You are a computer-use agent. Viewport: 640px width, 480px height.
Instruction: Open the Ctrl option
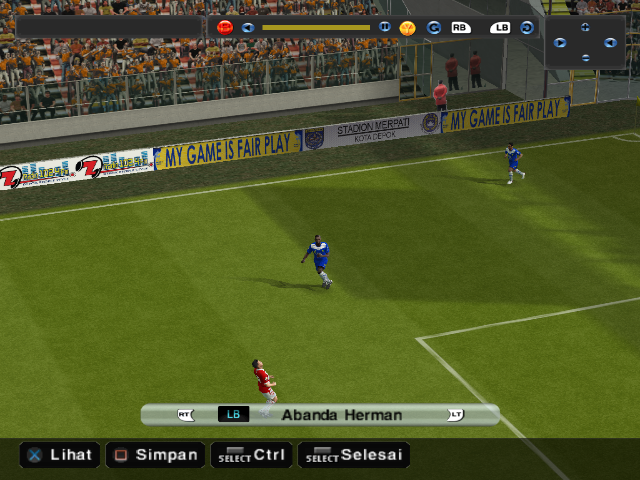tap(253, 455)
